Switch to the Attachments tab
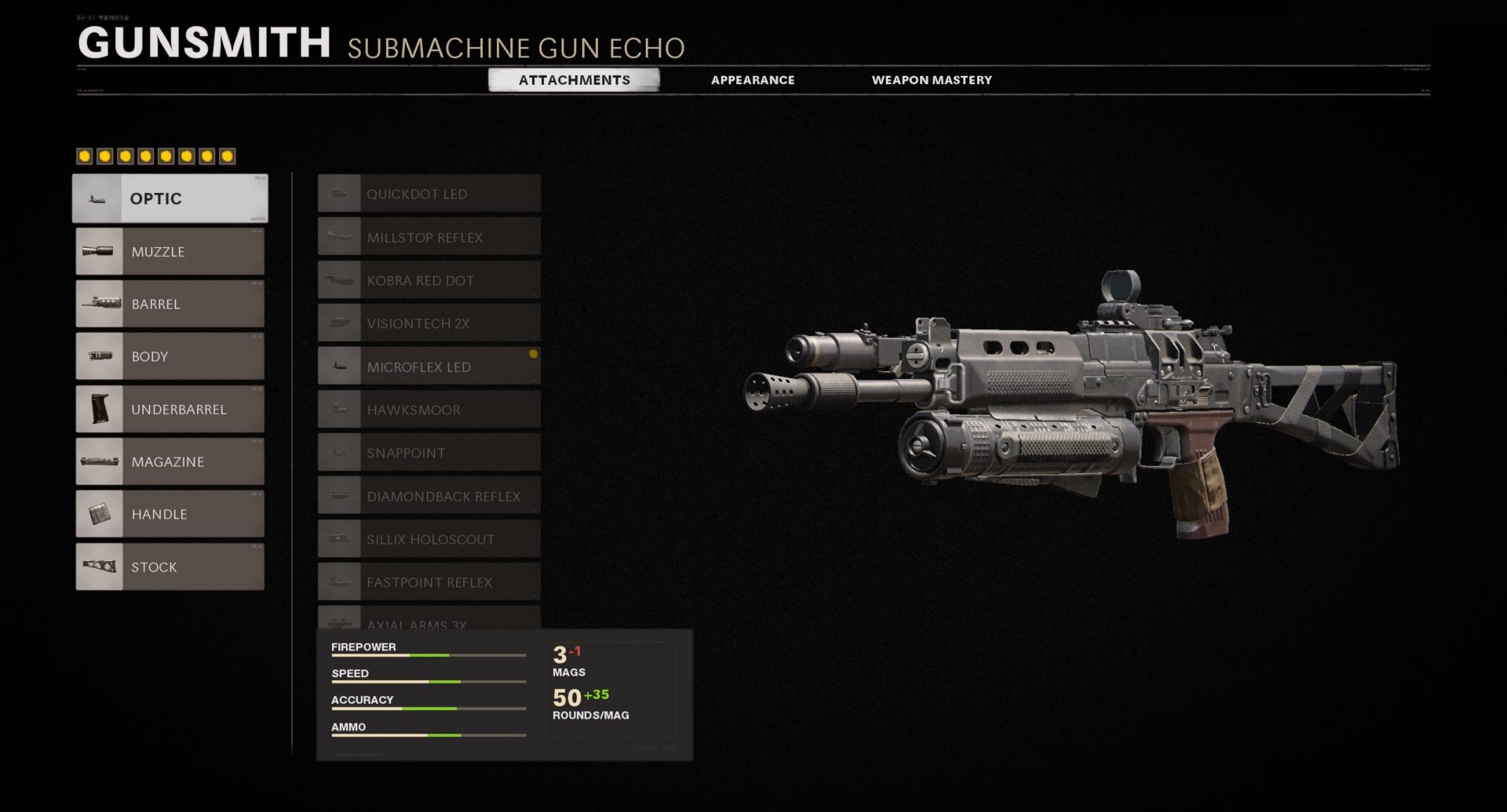This screenshot has height=812, width=1507. click(574, 80)
